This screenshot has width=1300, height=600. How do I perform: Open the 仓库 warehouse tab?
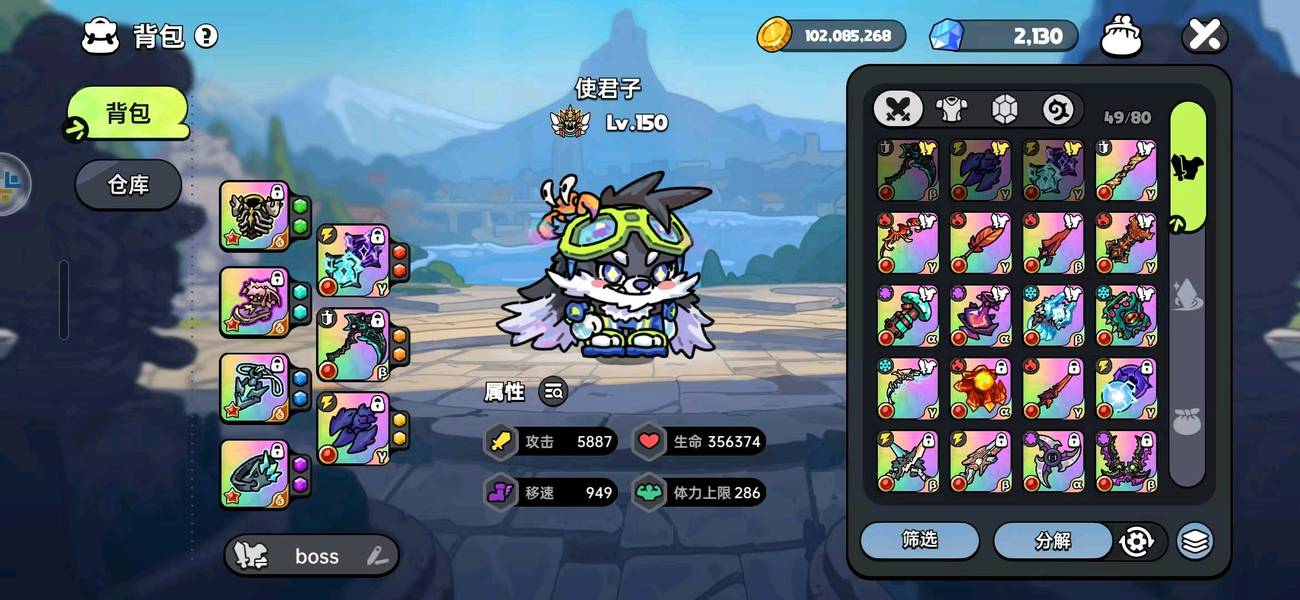[x=128, y=185]
